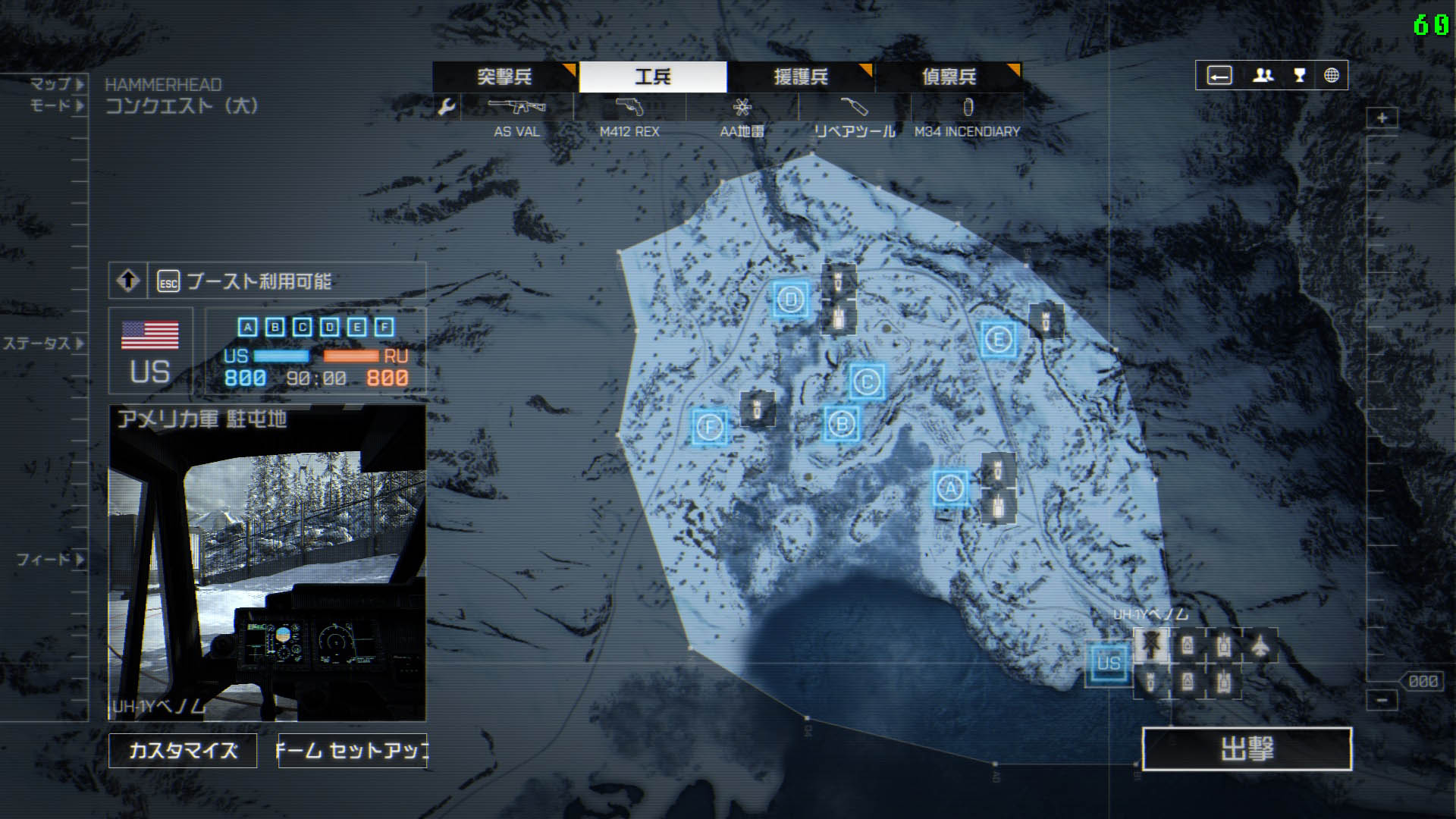Deploy with the 出撃 button
This screenshot has height=819, width=1456.
coord(1247,749)
